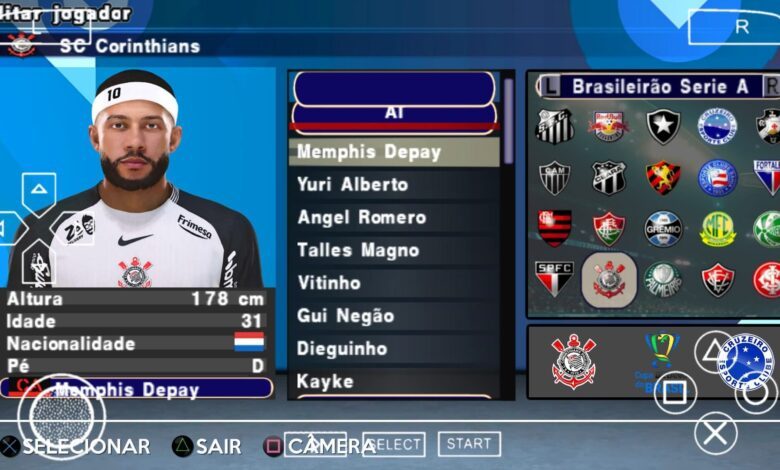Select the Botafogo star crest

(663, 126)
